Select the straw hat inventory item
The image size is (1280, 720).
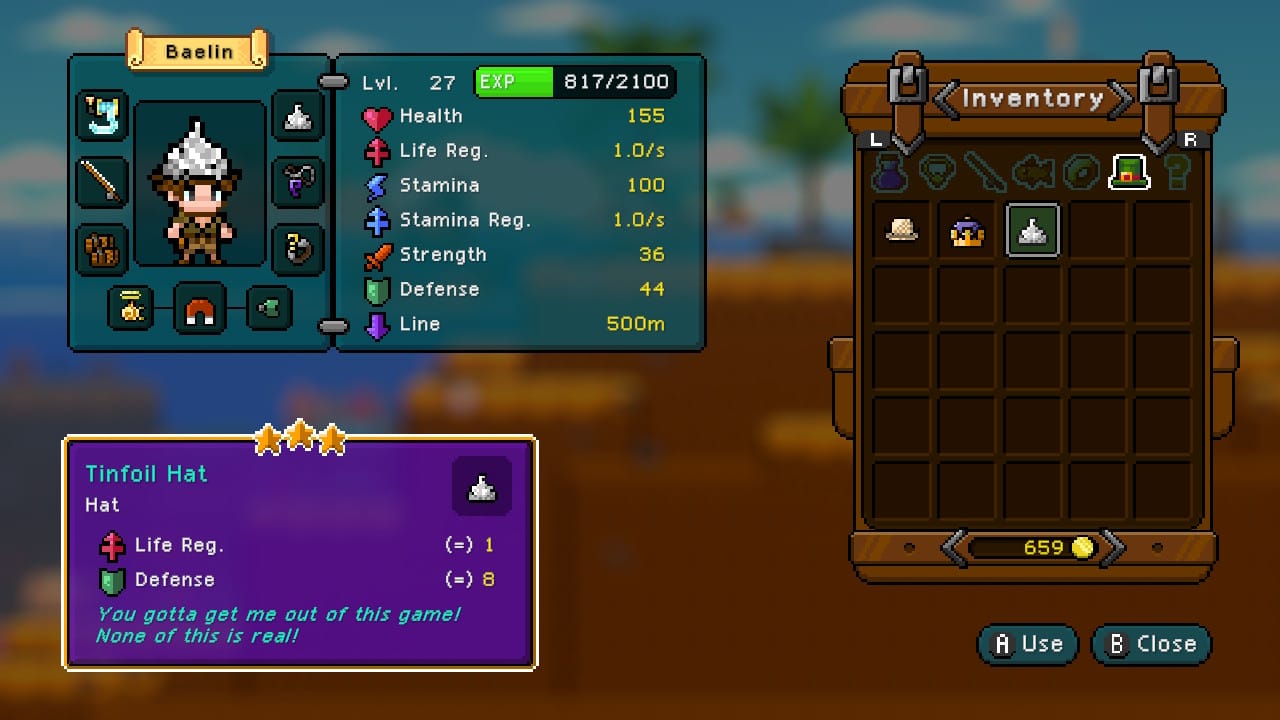click(x=900, y=230)
